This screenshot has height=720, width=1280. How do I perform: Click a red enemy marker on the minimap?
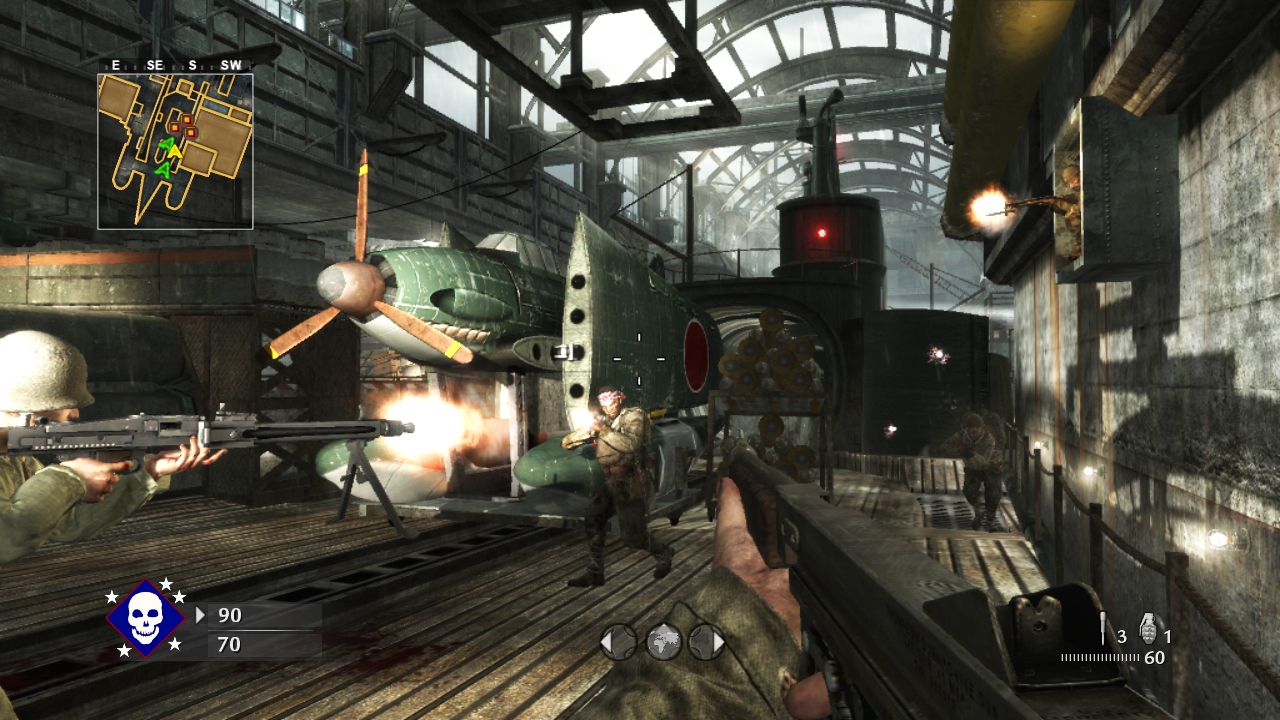186,118
